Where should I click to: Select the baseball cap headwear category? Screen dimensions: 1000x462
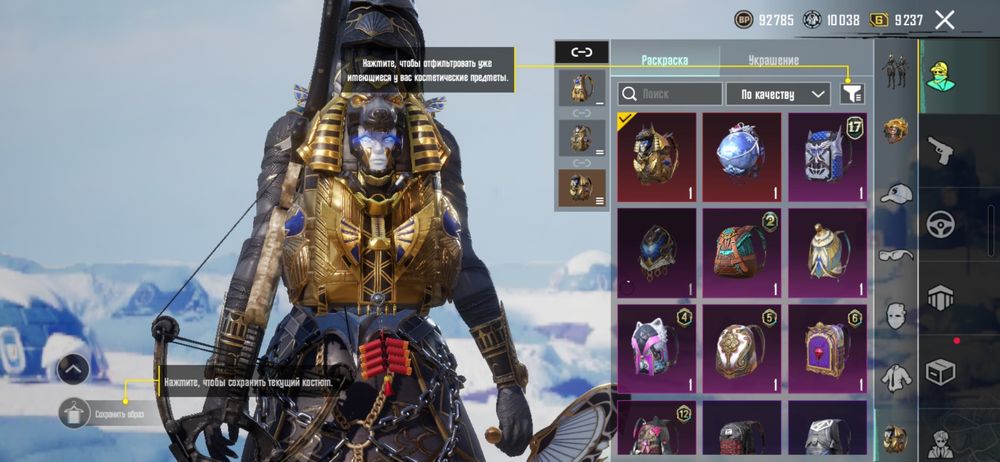[896, 193]
